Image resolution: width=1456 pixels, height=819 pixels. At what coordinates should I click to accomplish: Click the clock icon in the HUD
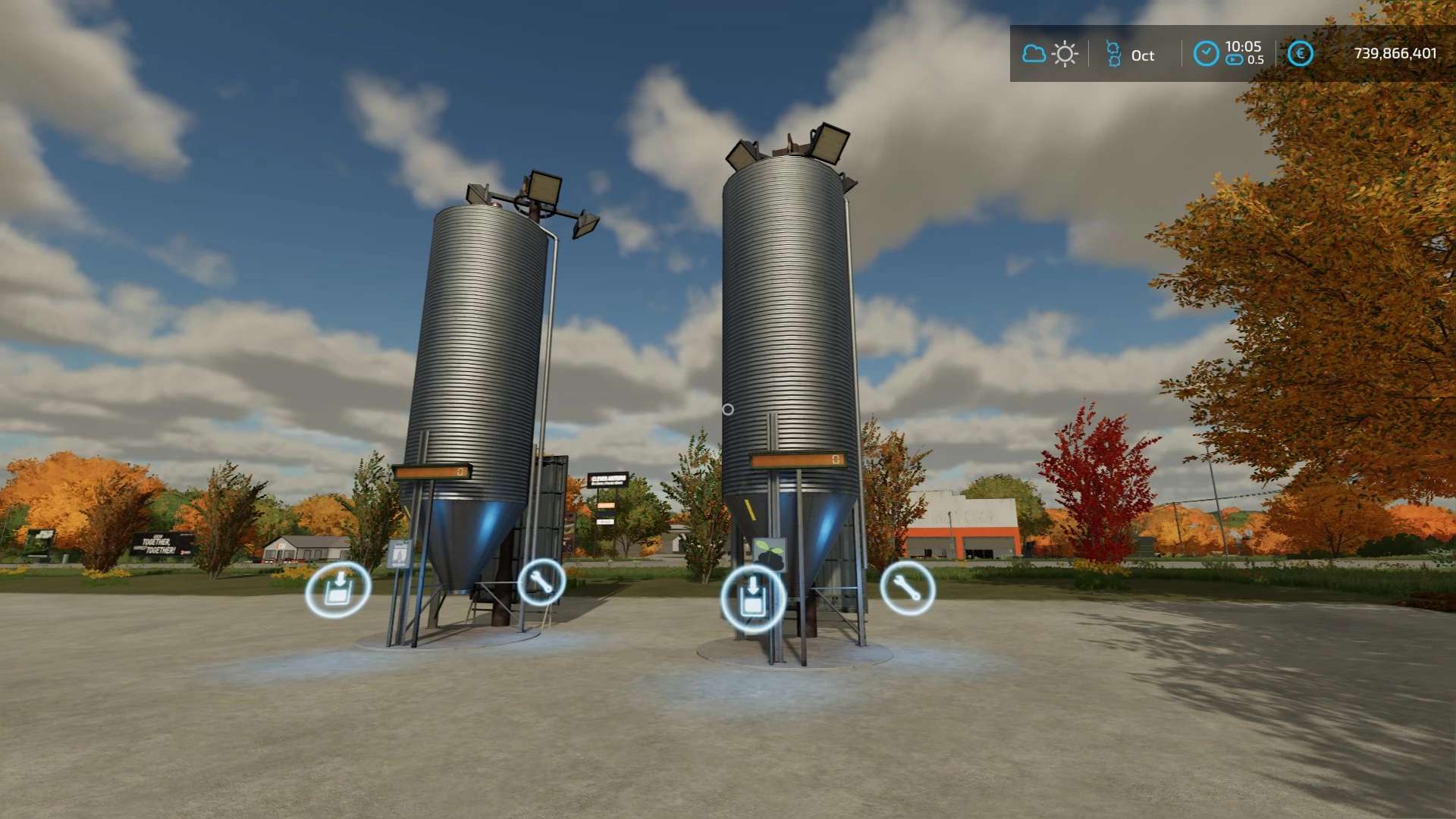(x=1206, y=54)
